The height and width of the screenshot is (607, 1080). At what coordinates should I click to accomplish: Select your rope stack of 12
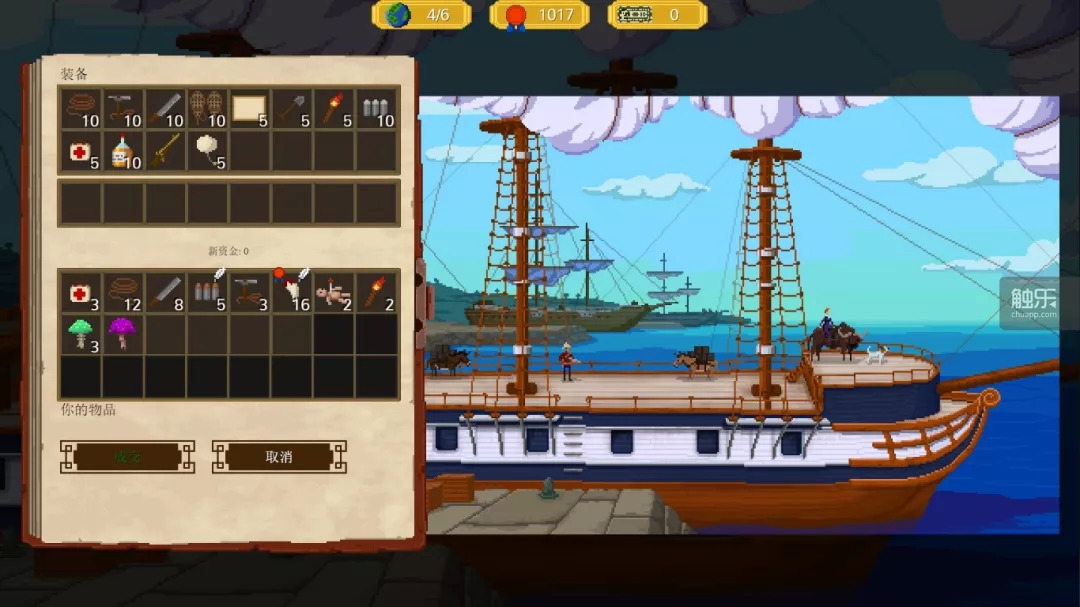click(123, 292)
